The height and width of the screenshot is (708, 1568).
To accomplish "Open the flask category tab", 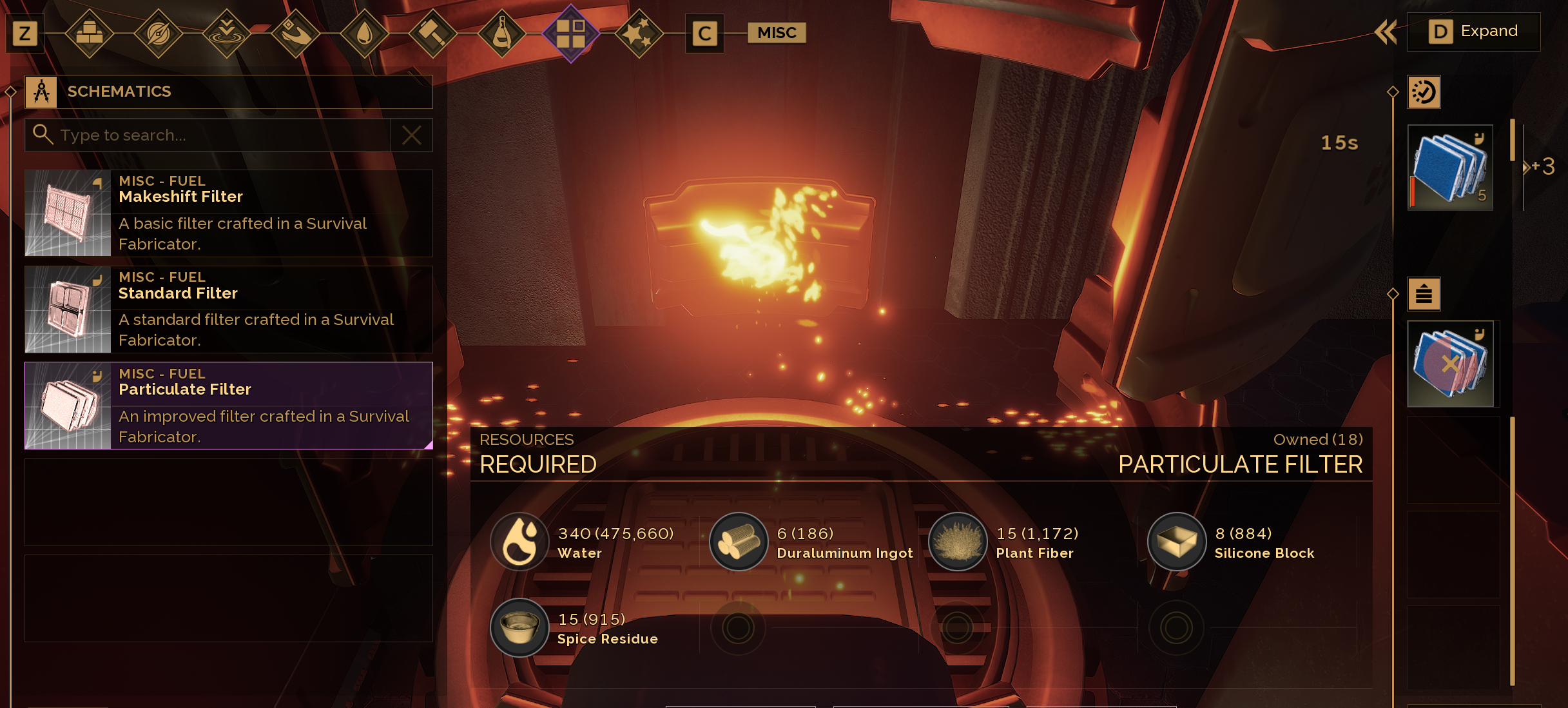I will tap(502, 33).
